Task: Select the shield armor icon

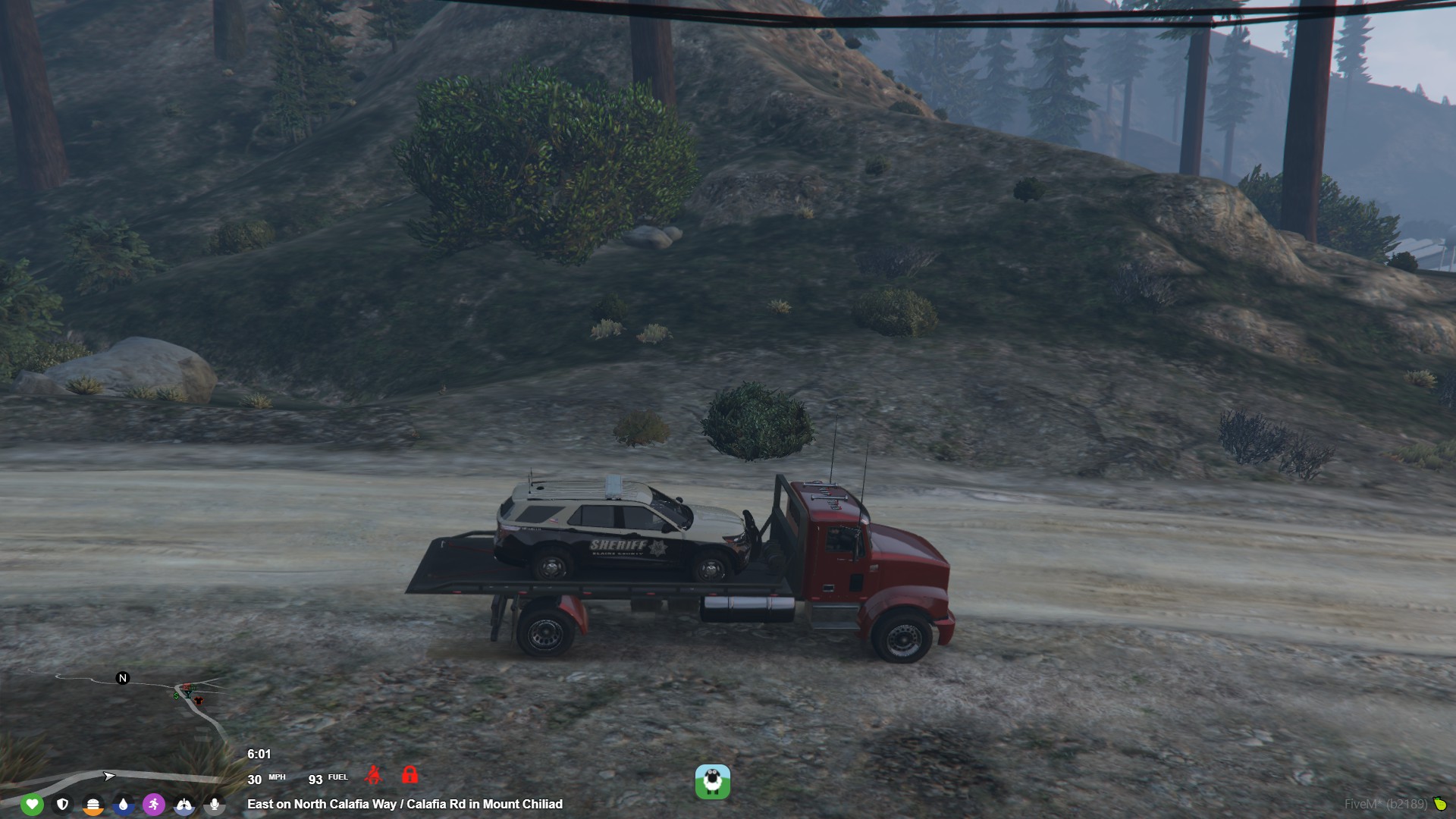Action: pyautogui.click(x=63, y=804)
